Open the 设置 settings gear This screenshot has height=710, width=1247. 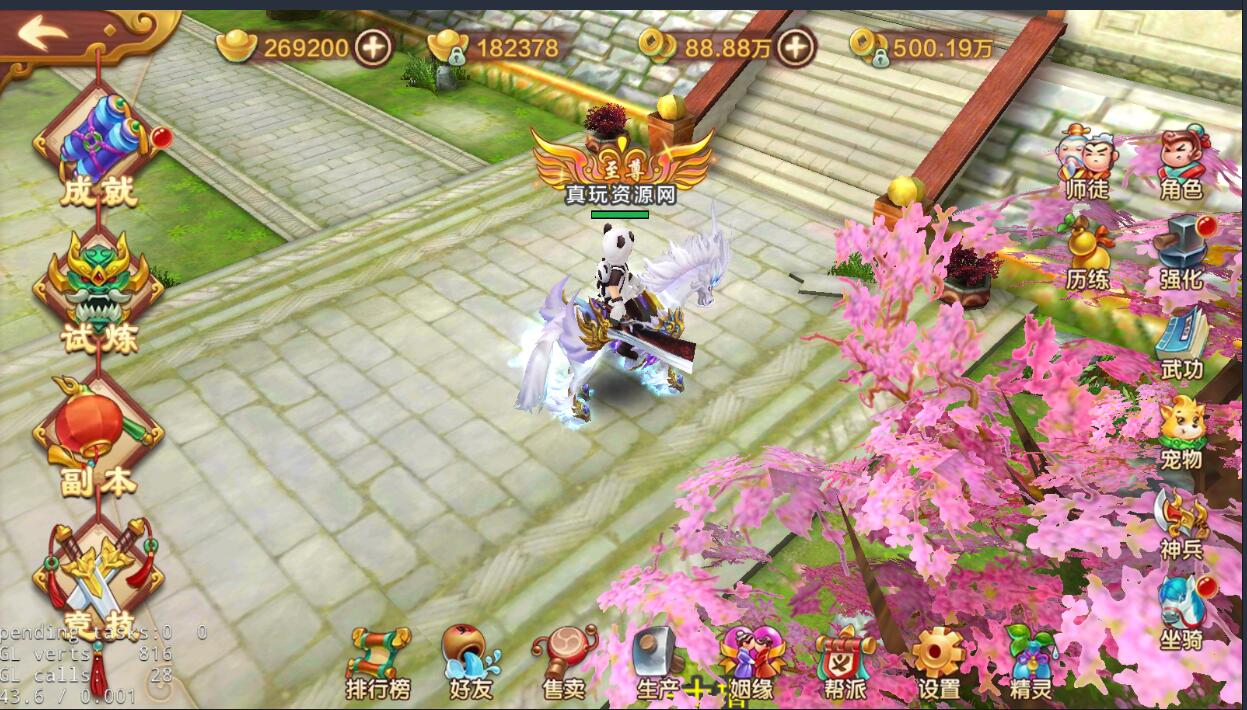point(938,663)
